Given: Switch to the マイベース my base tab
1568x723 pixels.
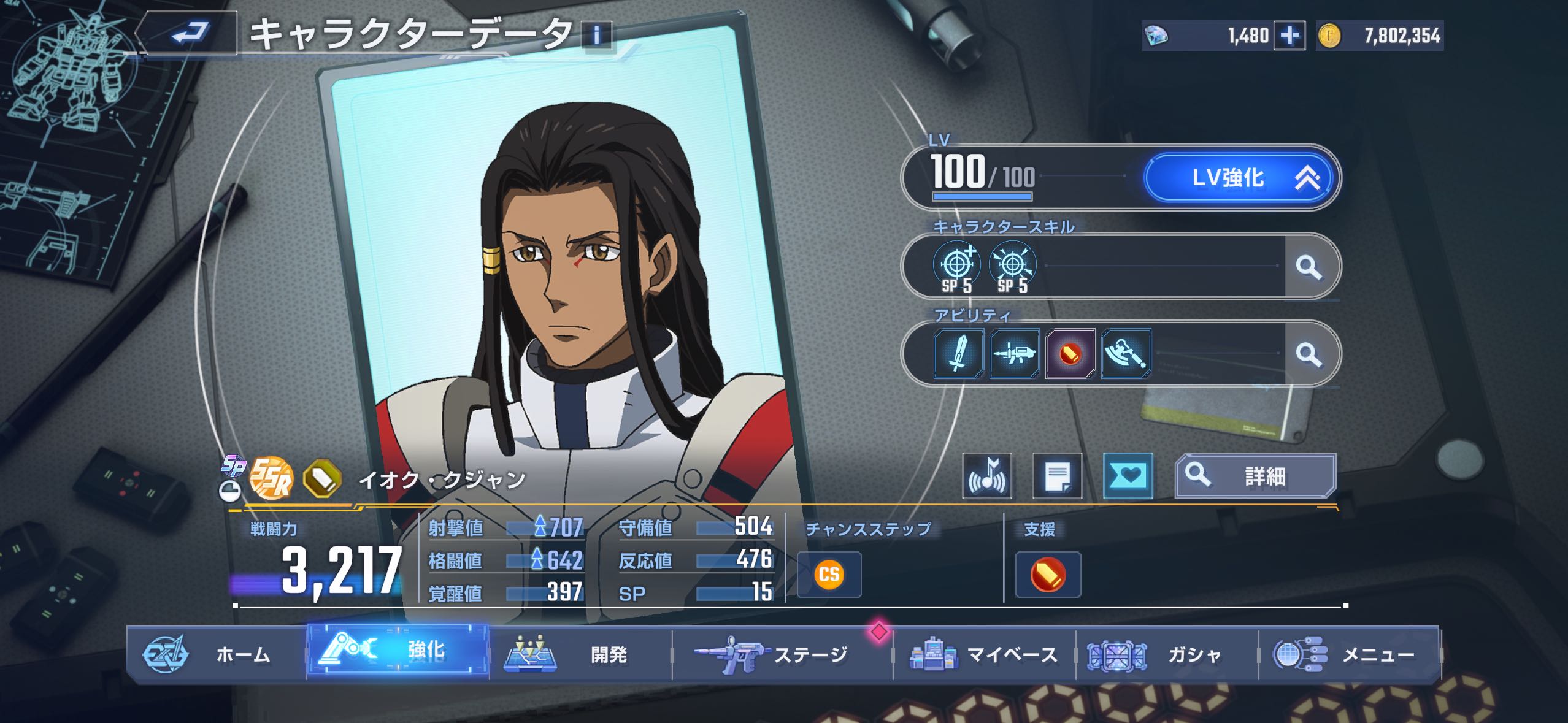Looking at the screenshot, I should pos(984,654).
